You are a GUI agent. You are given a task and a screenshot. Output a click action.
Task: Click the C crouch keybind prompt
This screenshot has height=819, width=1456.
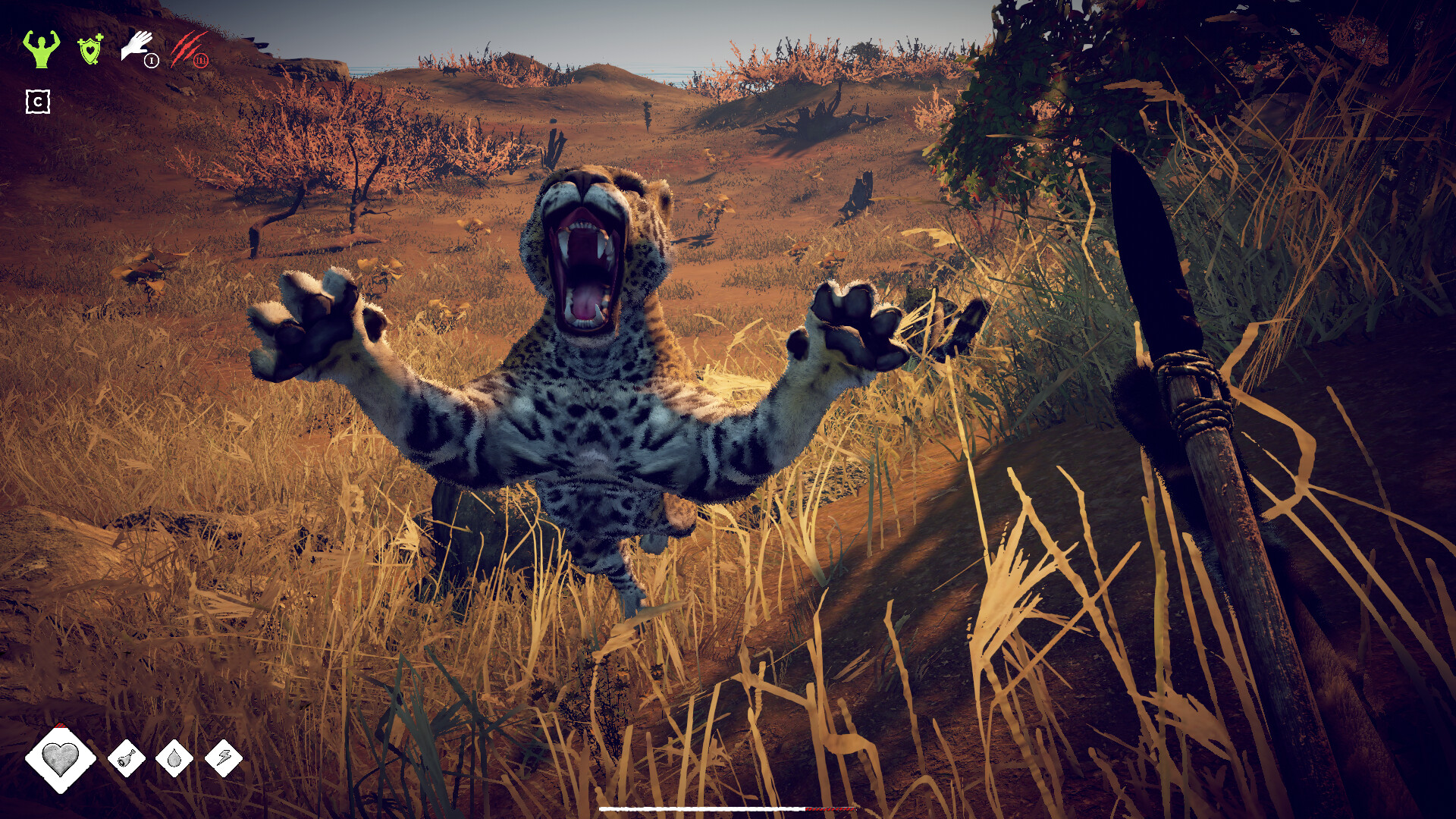tap(37, 102)
